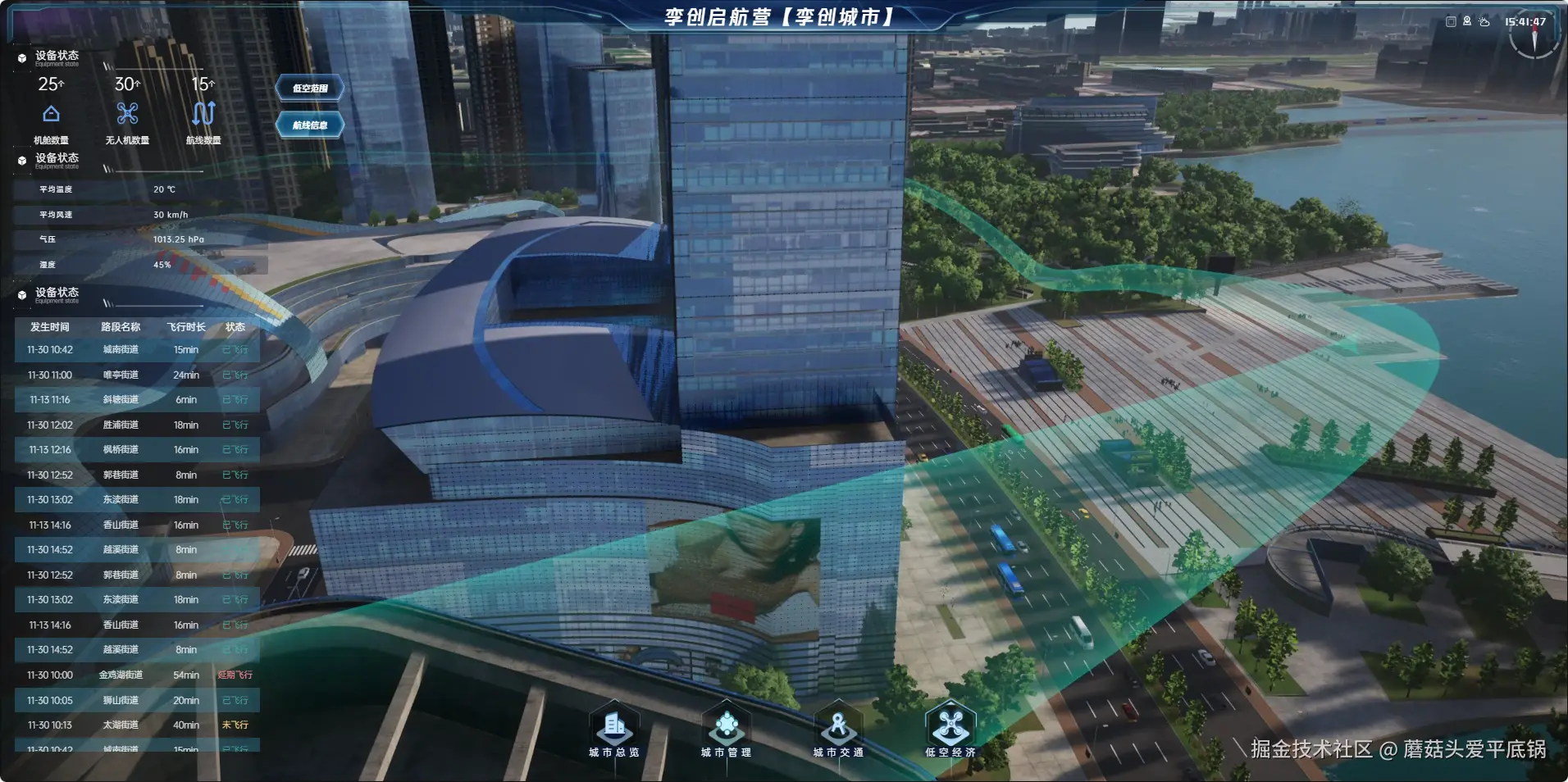Click the route arrows icon above 航线数量
This screenshot has width=1568, height=782.
[203, 113]
